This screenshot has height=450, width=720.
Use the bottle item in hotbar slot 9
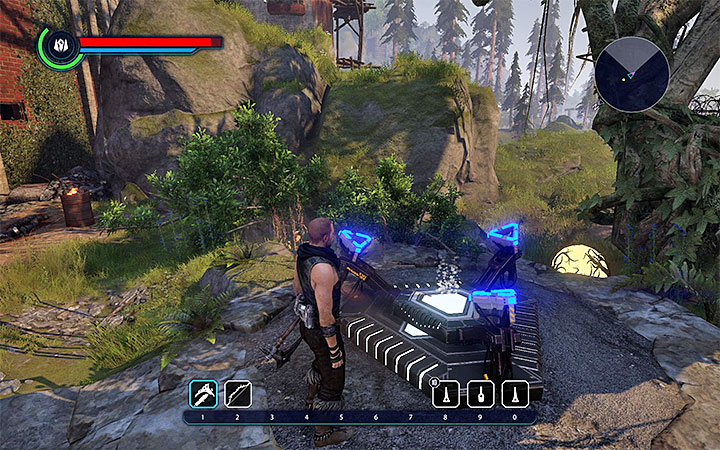[x=480, y=393]
